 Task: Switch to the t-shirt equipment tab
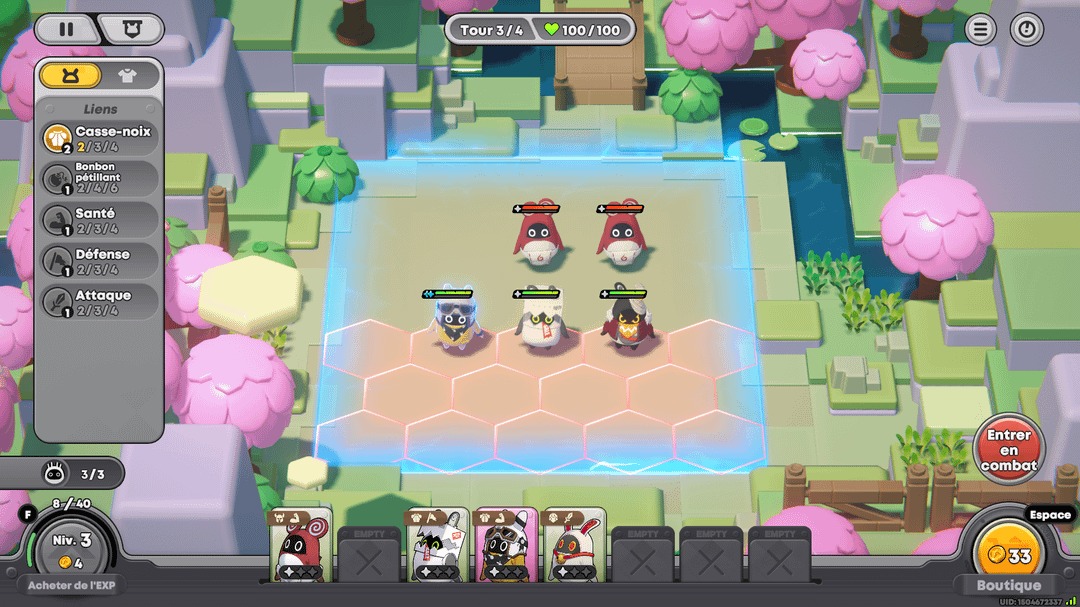tap(127, 75)
